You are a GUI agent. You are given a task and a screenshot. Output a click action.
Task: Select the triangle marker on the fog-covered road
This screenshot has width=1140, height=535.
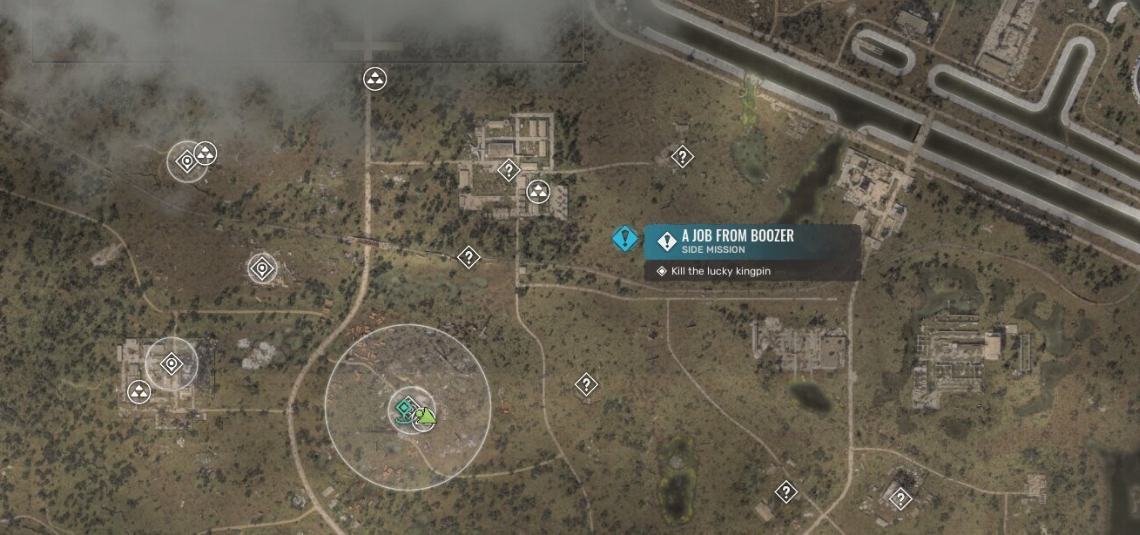point(375,78)
